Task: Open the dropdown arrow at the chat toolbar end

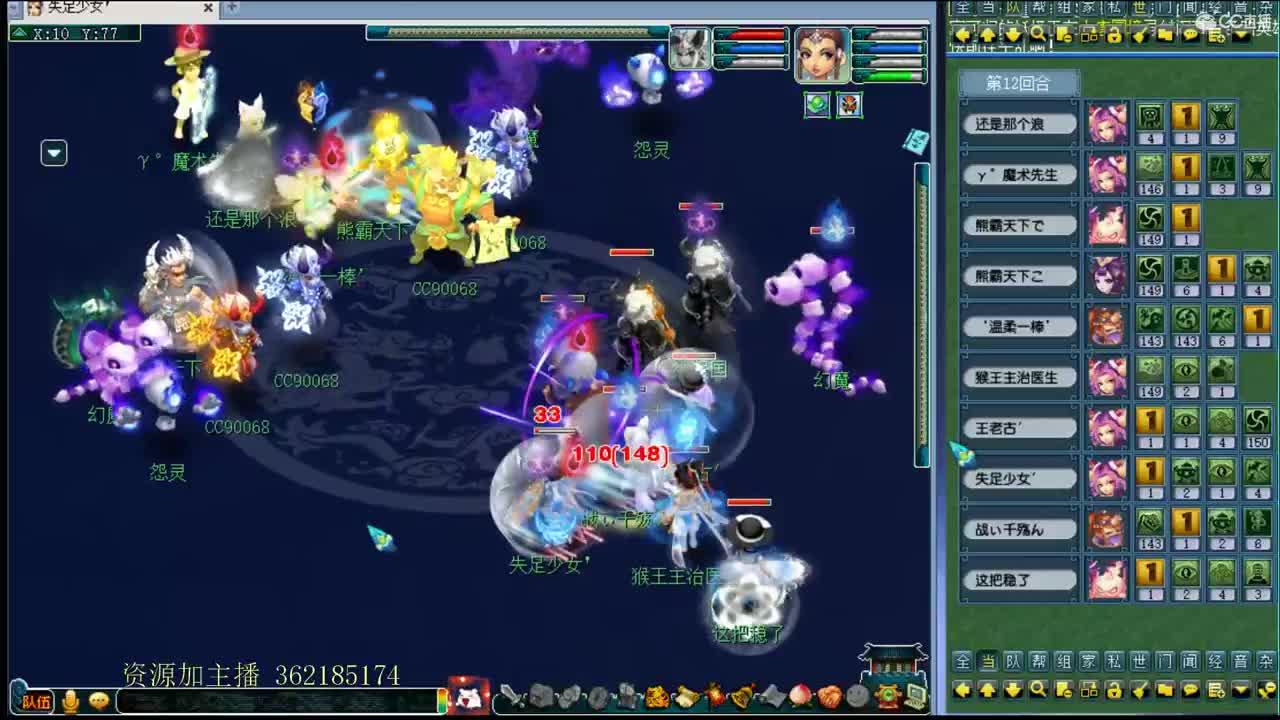Action: pyautogui.click(x=1240, y=34)
